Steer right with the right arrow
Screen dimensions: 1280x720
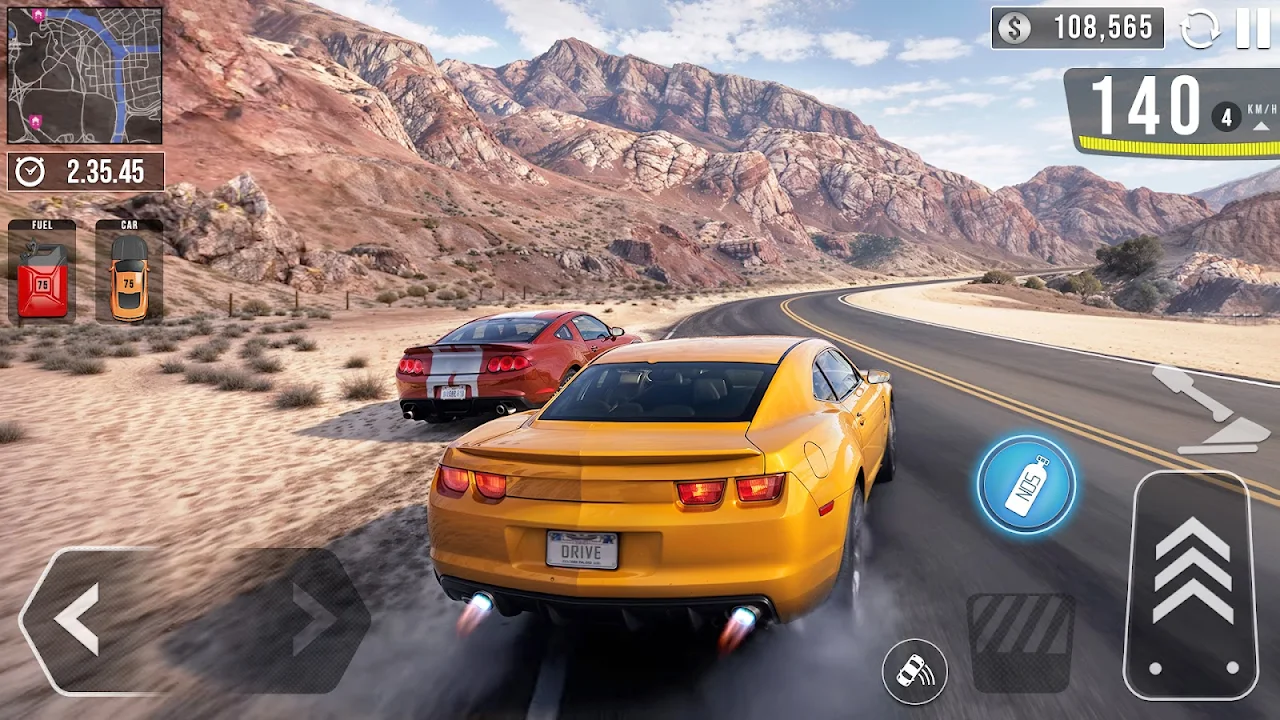[312, 620]
